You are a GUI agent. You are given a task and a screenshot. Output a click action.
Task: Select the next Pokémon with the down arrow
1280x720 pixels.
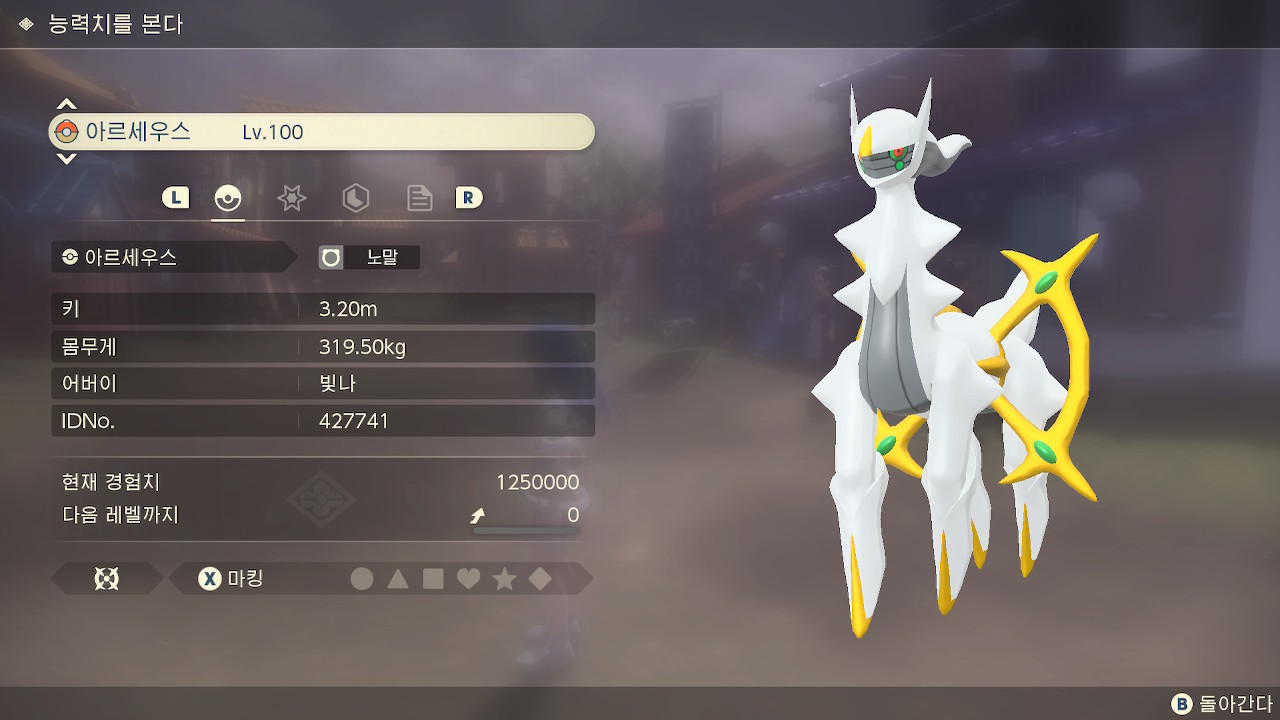[66, 158]
